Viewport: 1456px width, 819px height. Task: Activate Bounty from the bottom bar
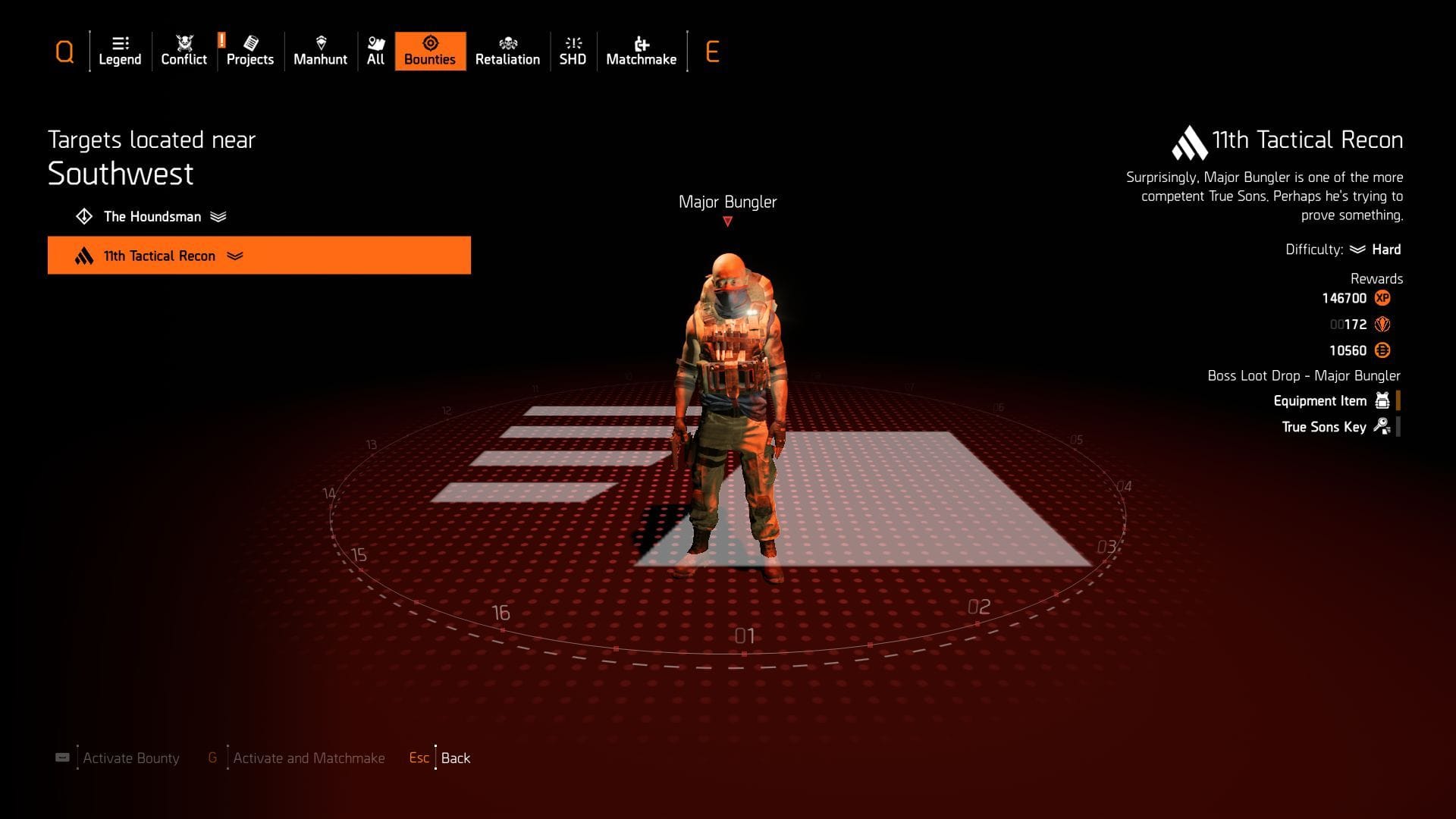130,758
